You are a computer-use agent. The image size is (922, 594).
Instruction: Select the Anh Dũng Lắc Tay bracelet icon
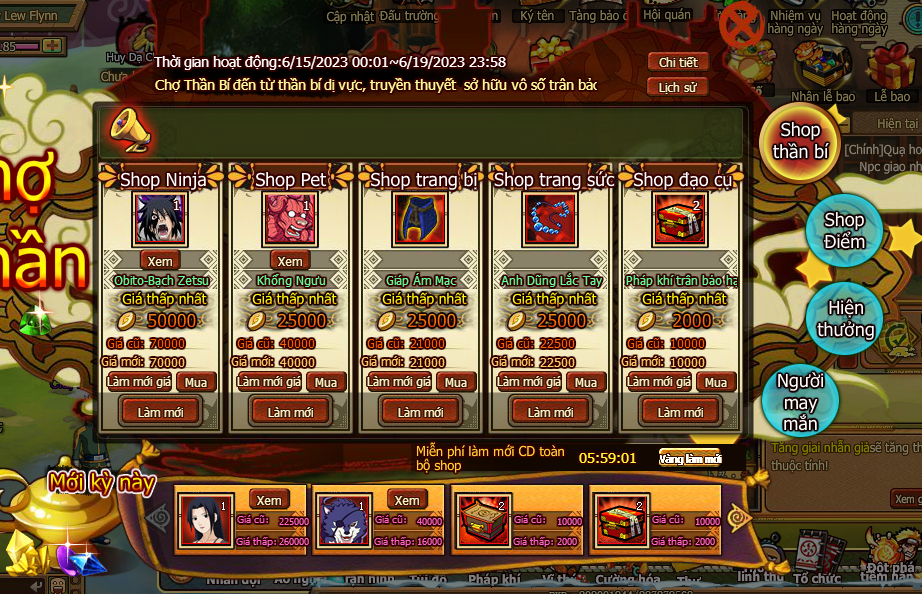550,219
